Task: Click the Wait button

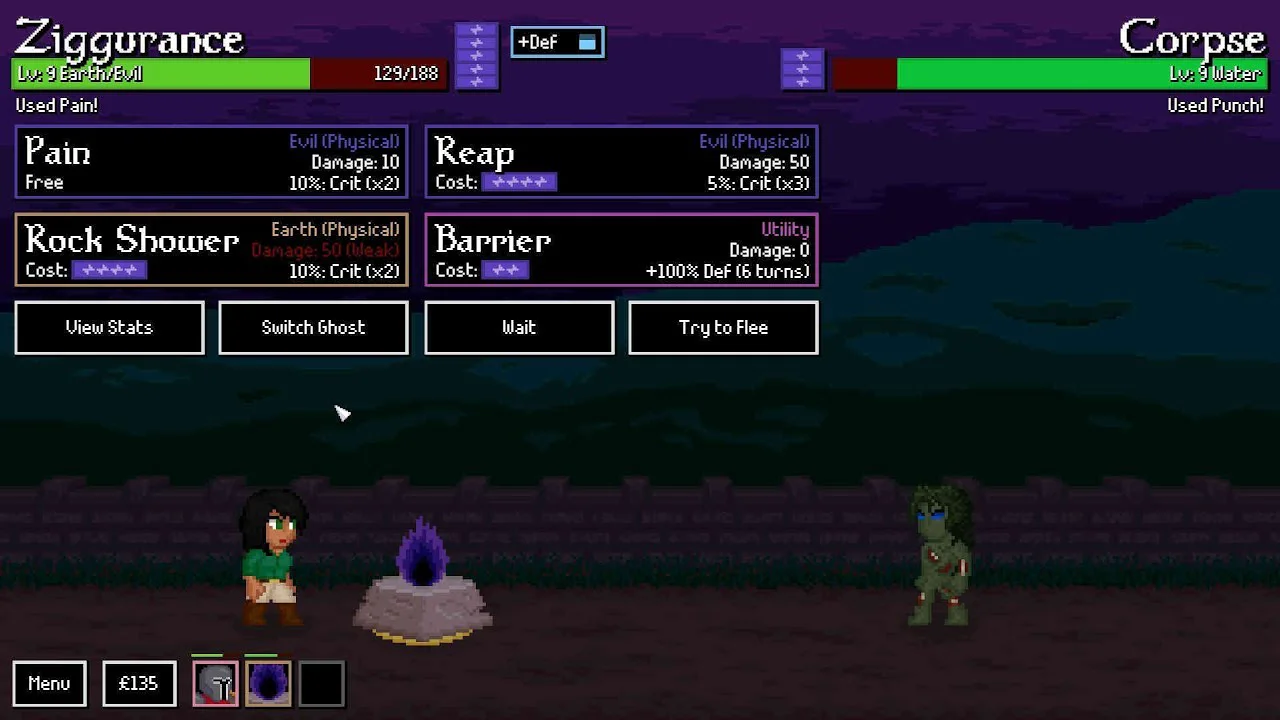Action: click(x=519, y=328)
